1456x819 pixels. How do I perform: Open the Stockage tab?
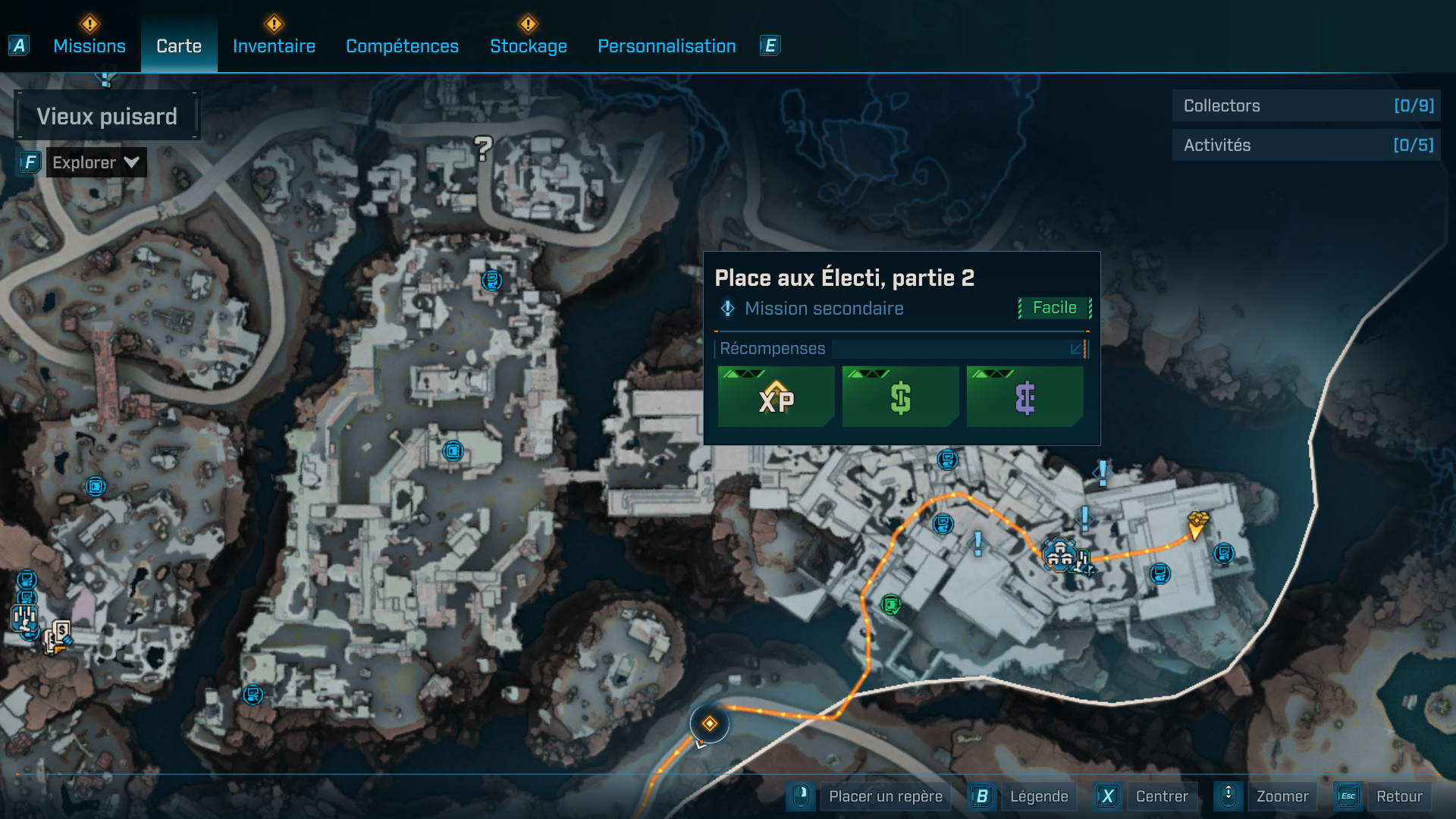pos(529,46)
